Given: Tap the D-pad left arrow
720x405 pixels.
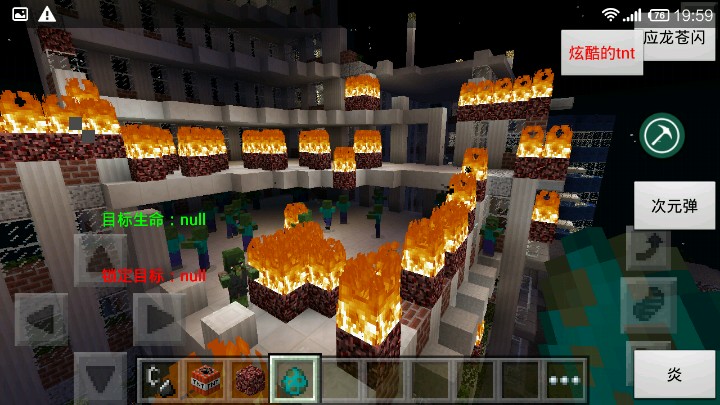Looking at the screenshot, I should coord(40,320).
